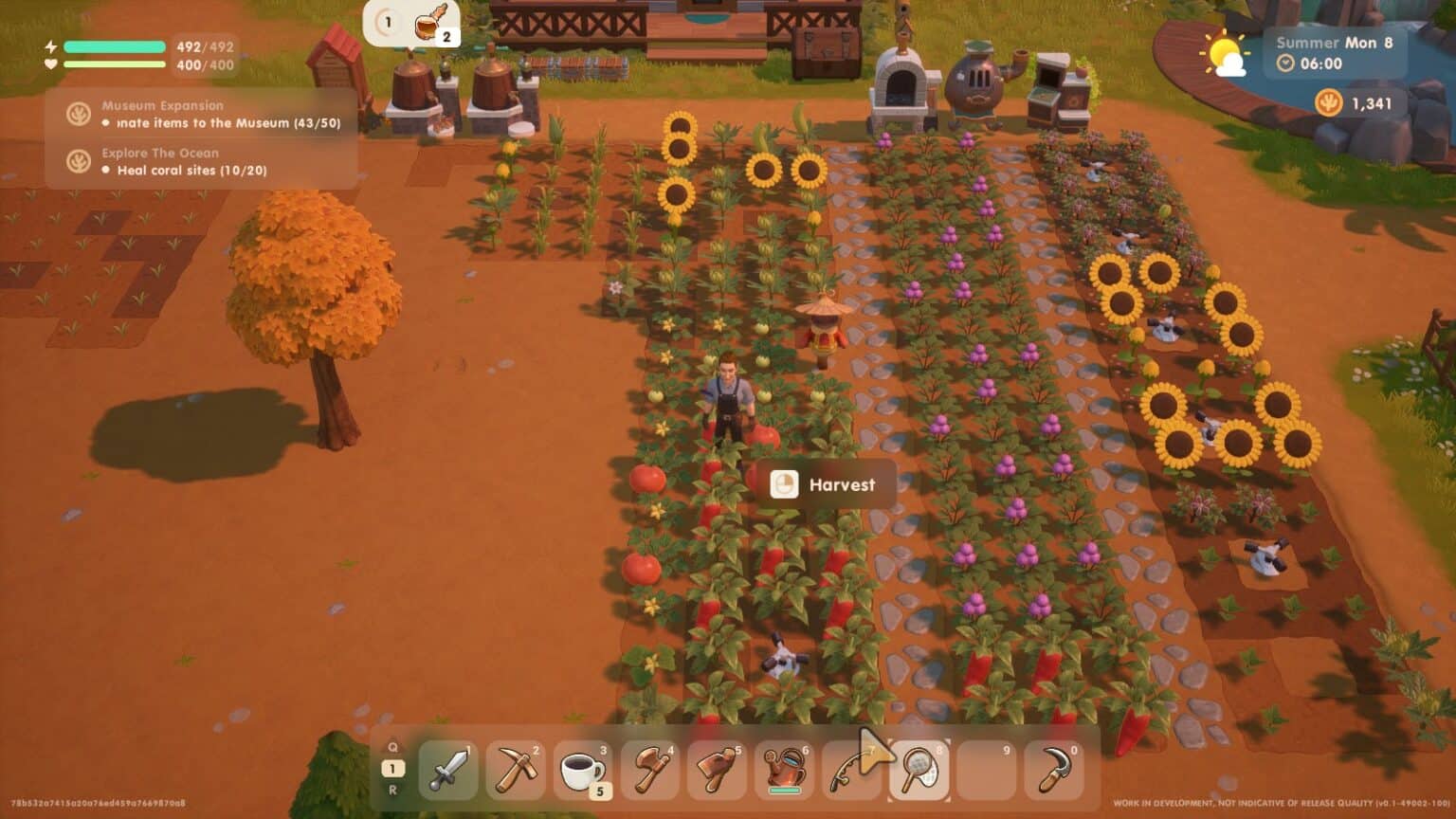The height and width of the screenshot is (819, 1456).
Task: Select the sword in hotbar slot 1
Action: (447, 770)
